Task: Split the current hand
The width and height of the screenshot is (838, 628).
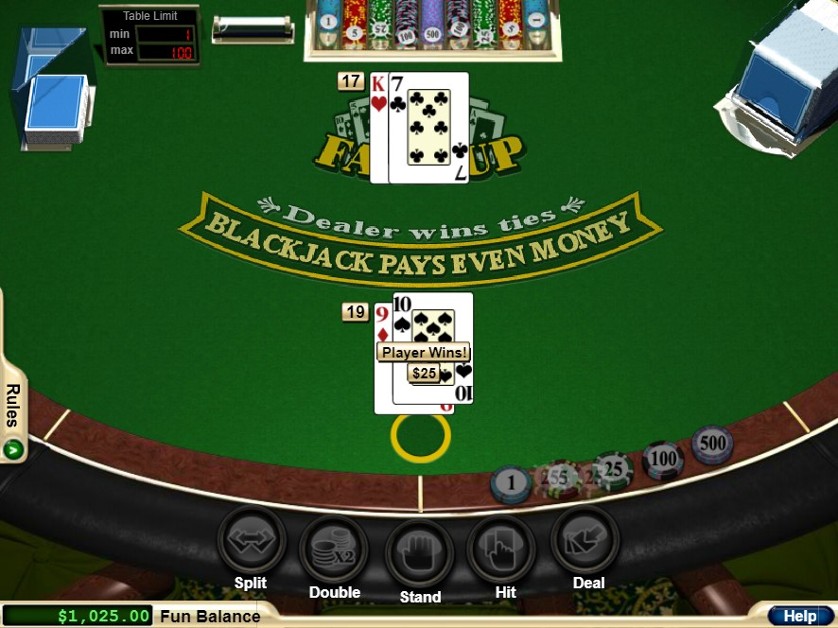Action: point(251,541)
